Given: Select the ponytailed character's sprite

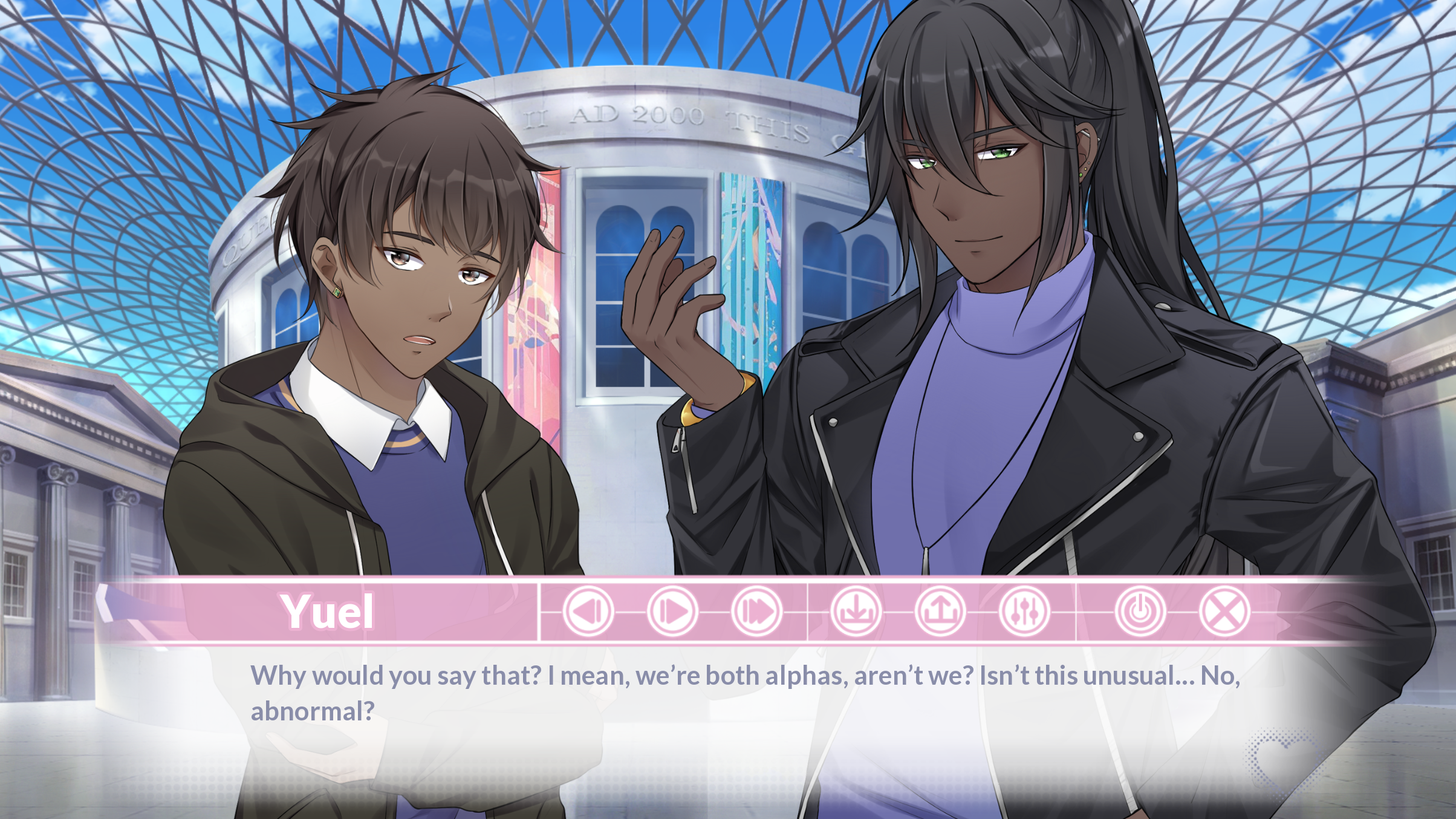Looking at the screenshot, I should (x=1028, y=302).
